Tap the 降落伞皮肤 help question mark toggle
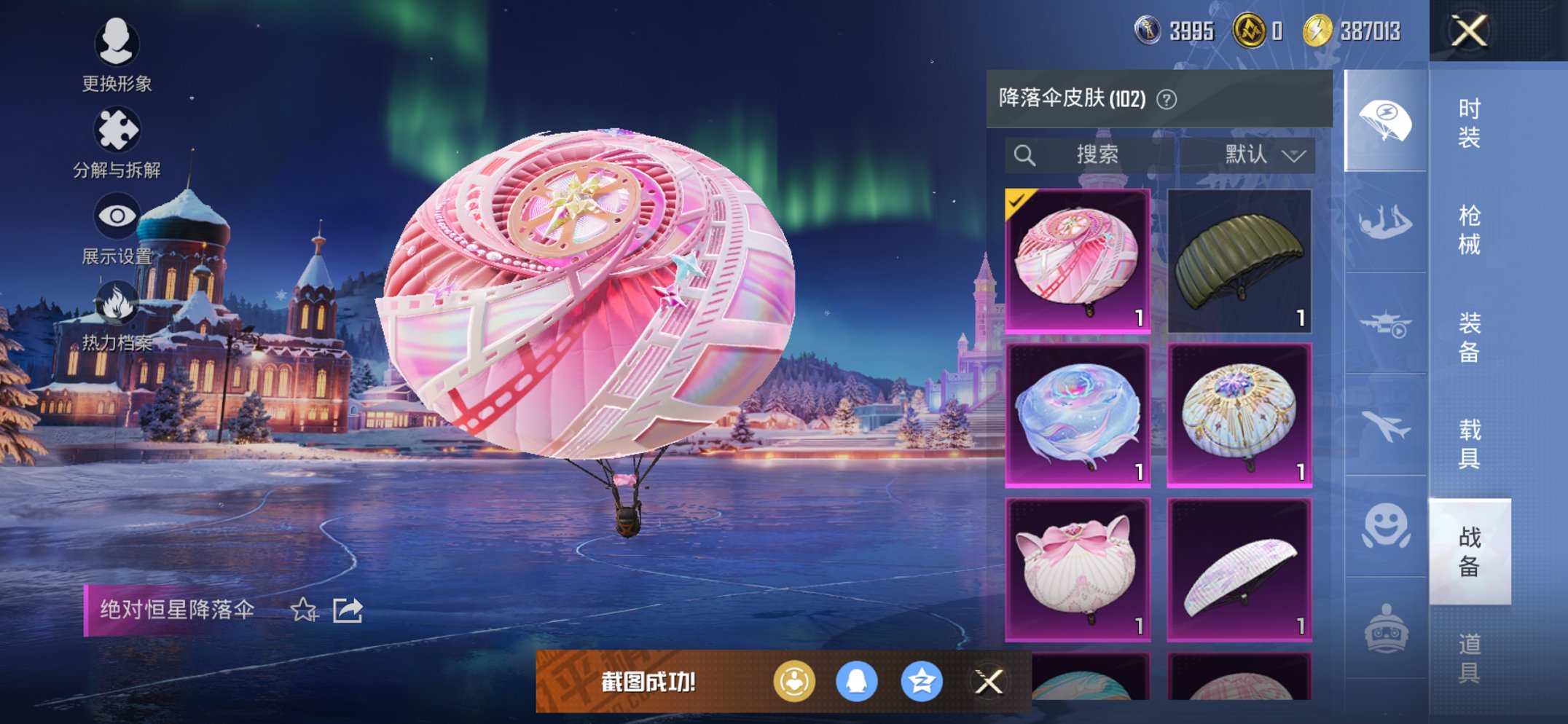Image resolution: width=1568 pixels, height=724 pixels. pyautogui.click(x=1167, y=99)
